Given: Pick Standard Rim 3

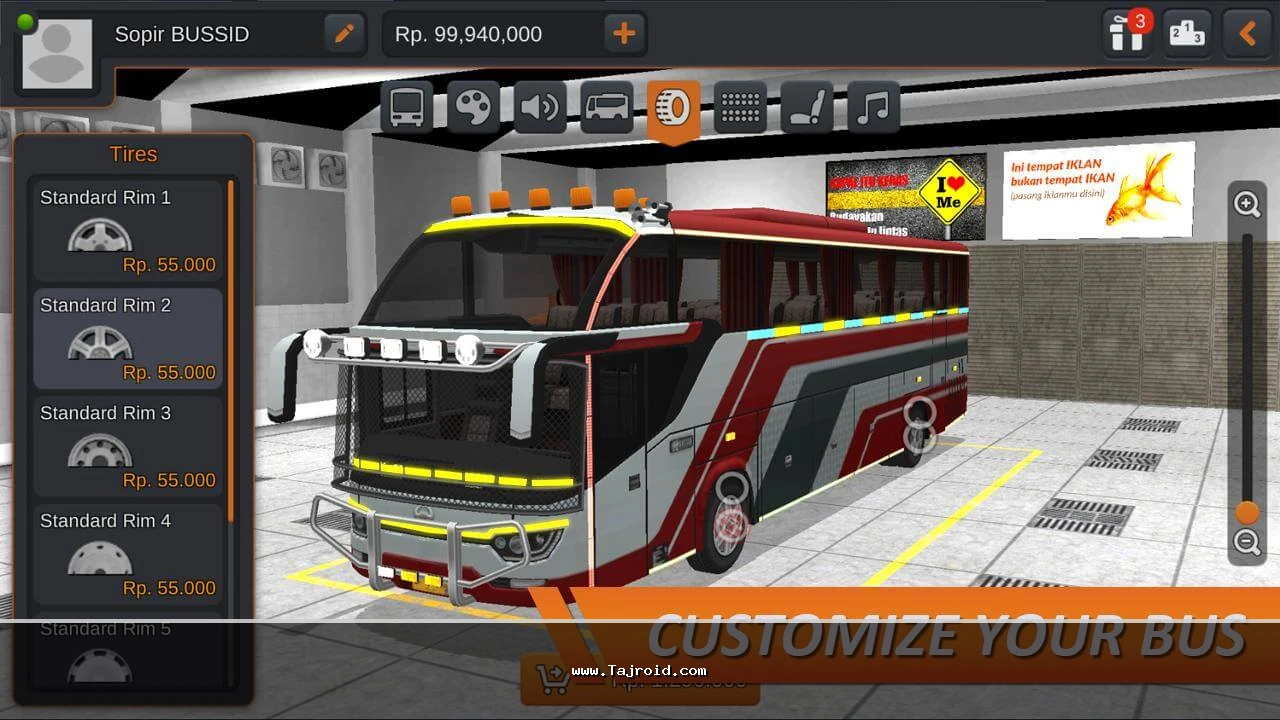Looking at the screenshot, I should point(128,447).
